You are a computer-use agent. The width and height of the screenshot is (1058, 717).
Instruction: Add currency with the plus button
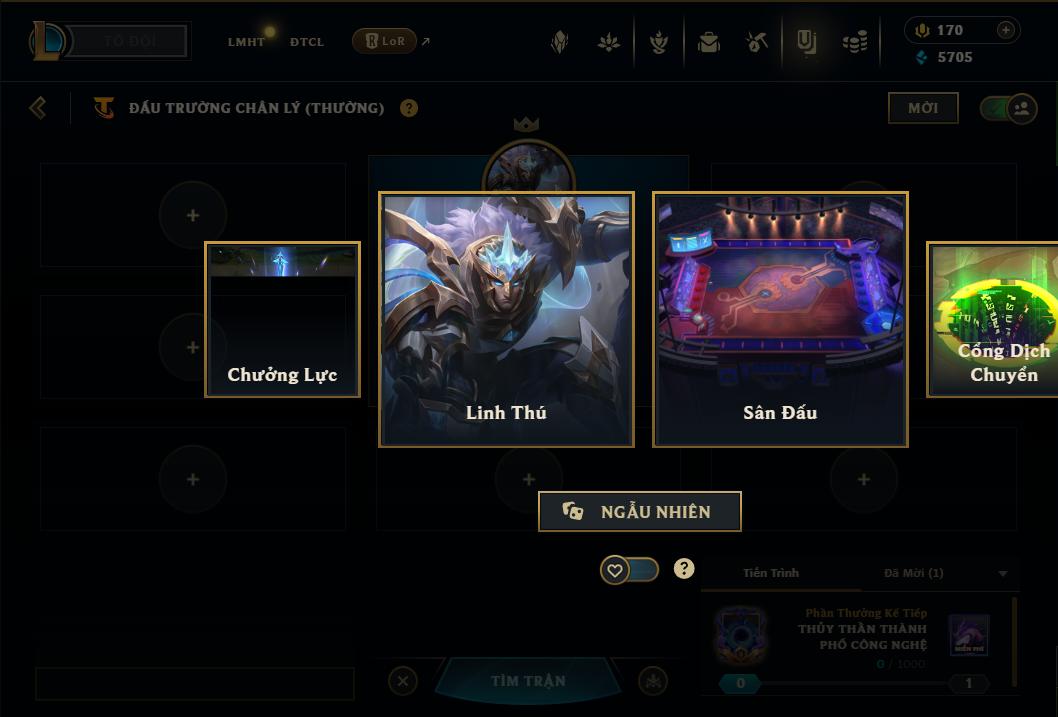point(1006,30)
